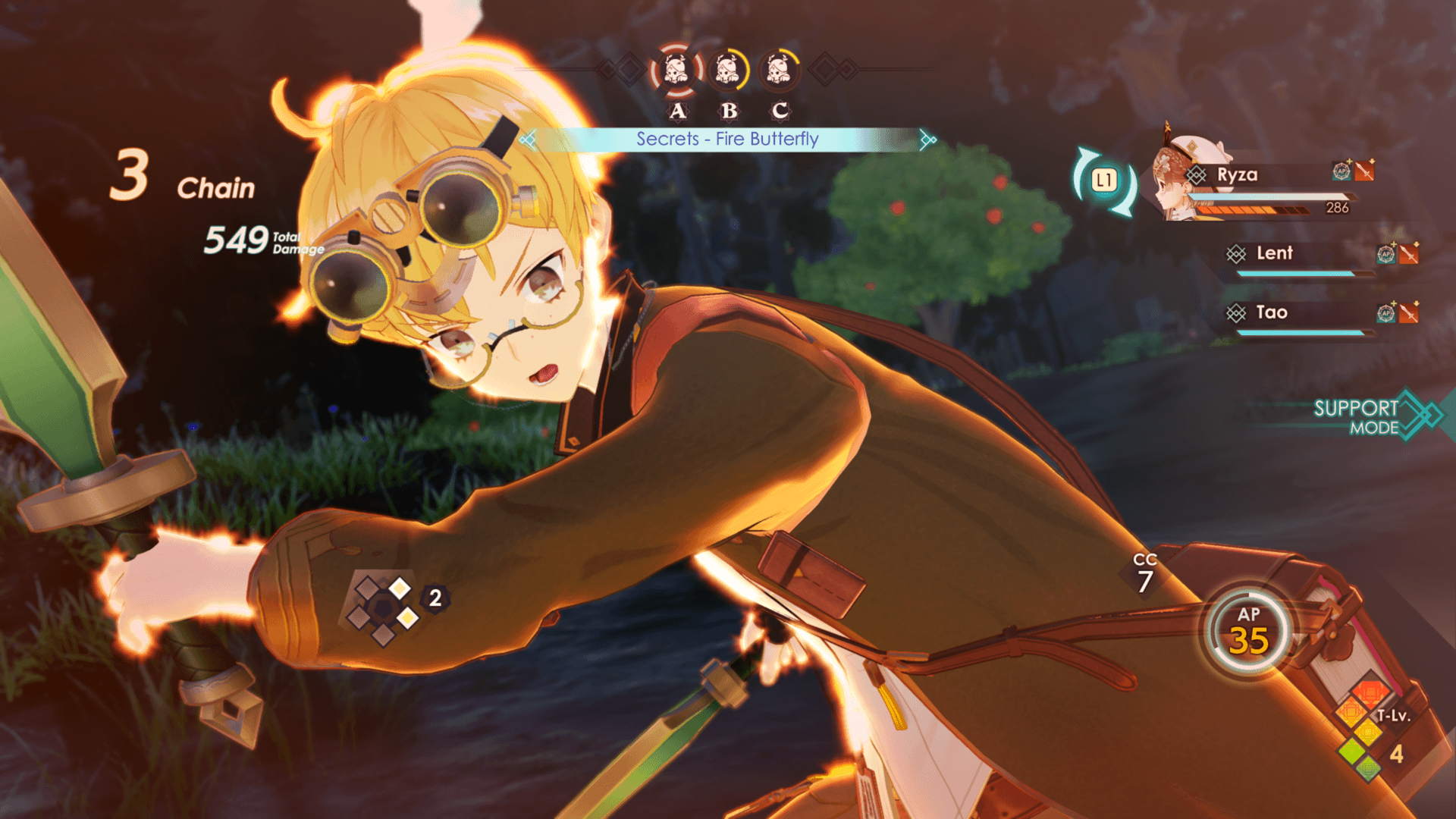1456x819 pixels.
Task: Choose enemy C portrait icon
Action: (x=779, y=71)
